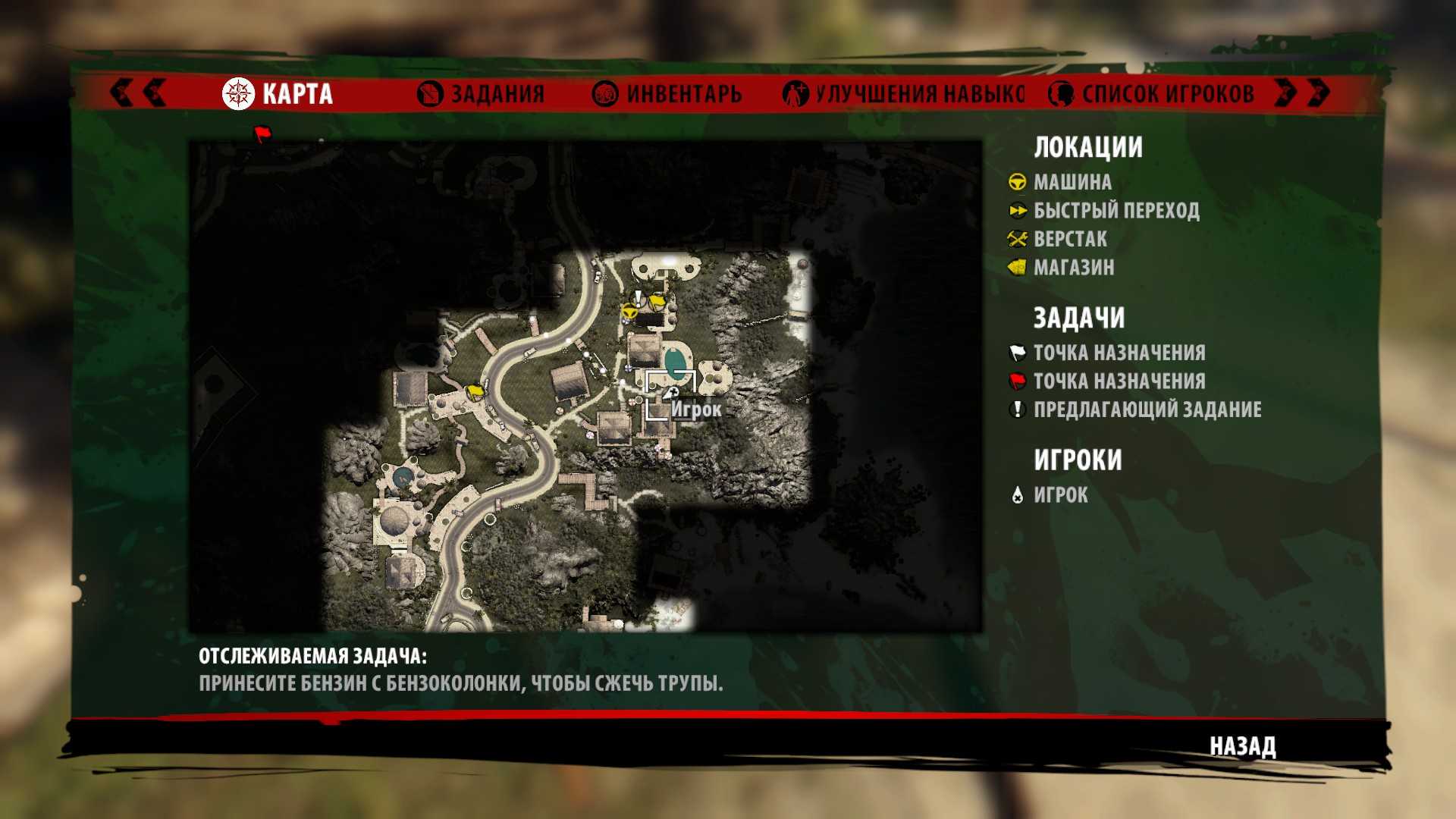Click the left double-arrow tab scroller
1456x819 pixels.
click(138, 93)
